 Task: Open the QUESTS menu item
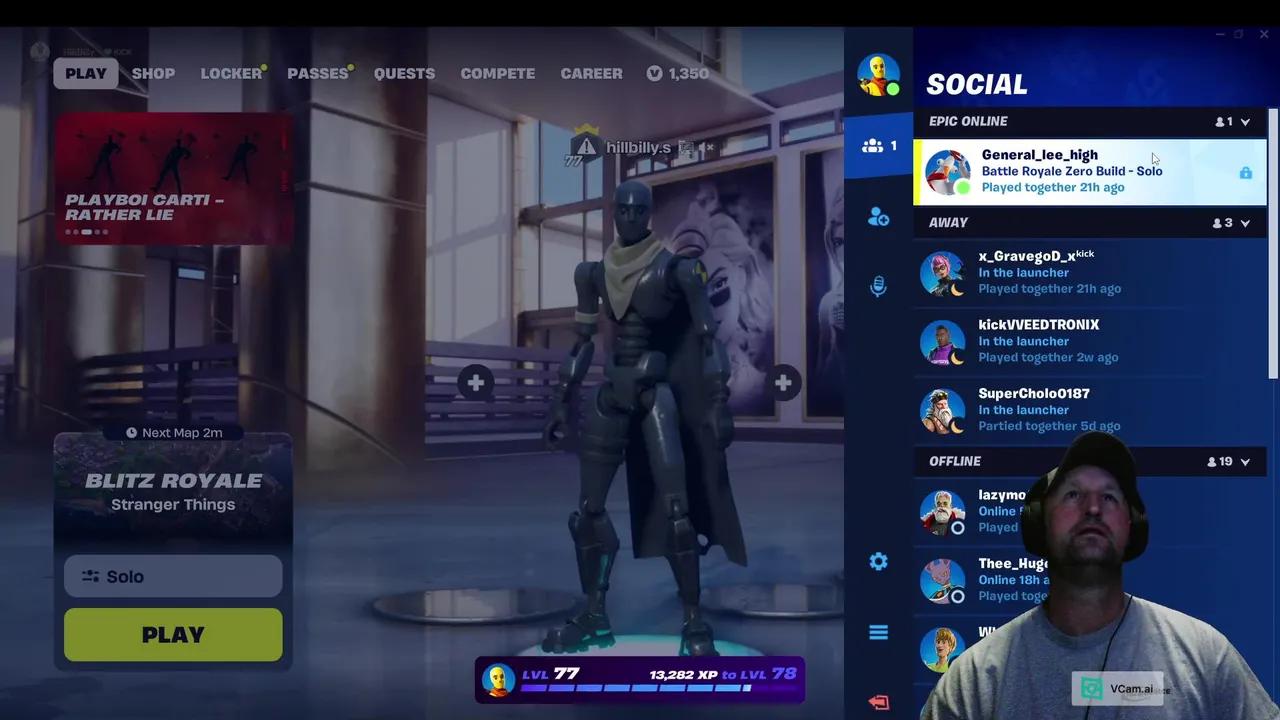(x=404, y=73)
